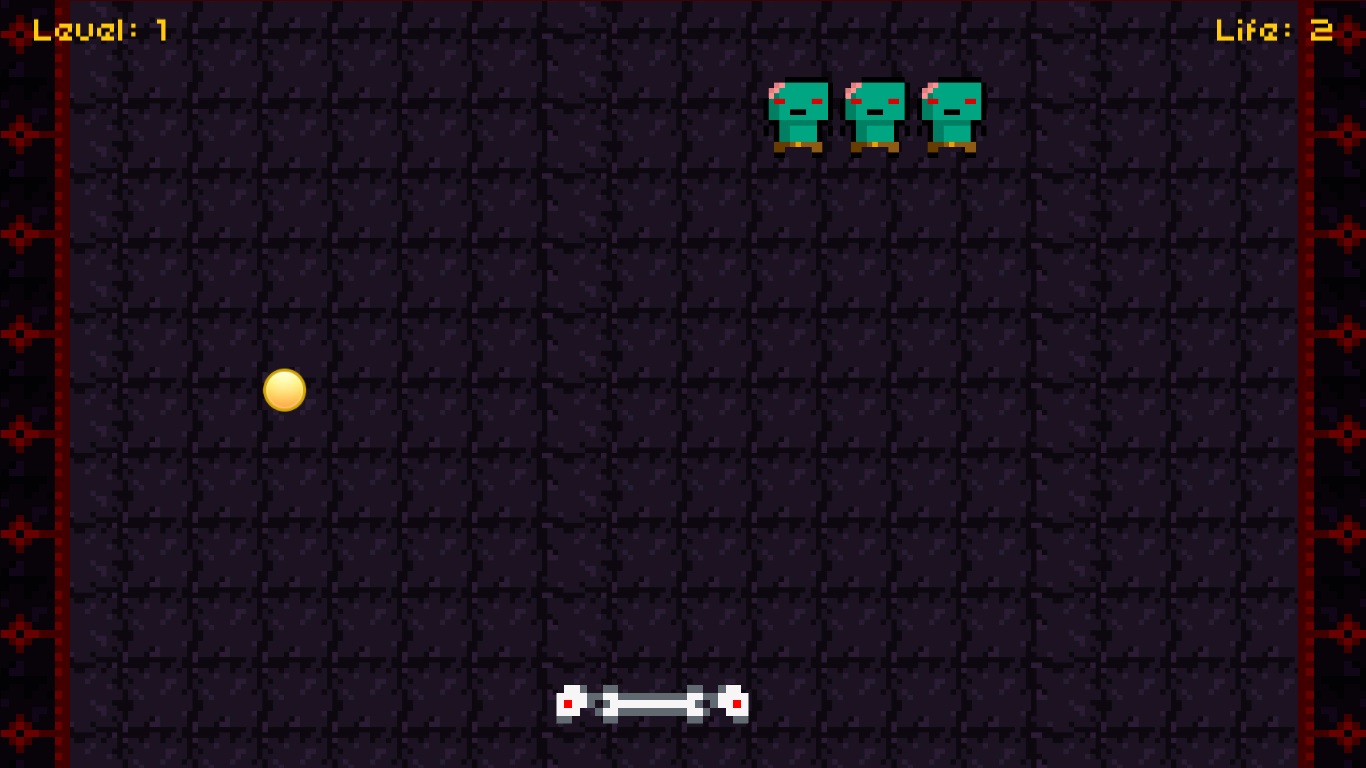Image resolution: width=1366 pixels, height=768 pixels.
Task: Click the middle zombie's left red eye
Action: (x=858, y=101)
